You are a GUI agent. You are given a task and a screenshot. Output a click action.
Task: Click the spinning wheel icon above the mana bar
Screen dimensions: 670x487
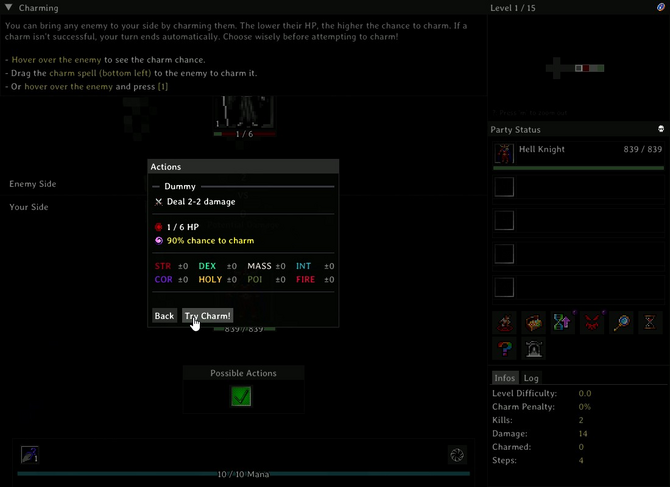click(x=457, y=455)
